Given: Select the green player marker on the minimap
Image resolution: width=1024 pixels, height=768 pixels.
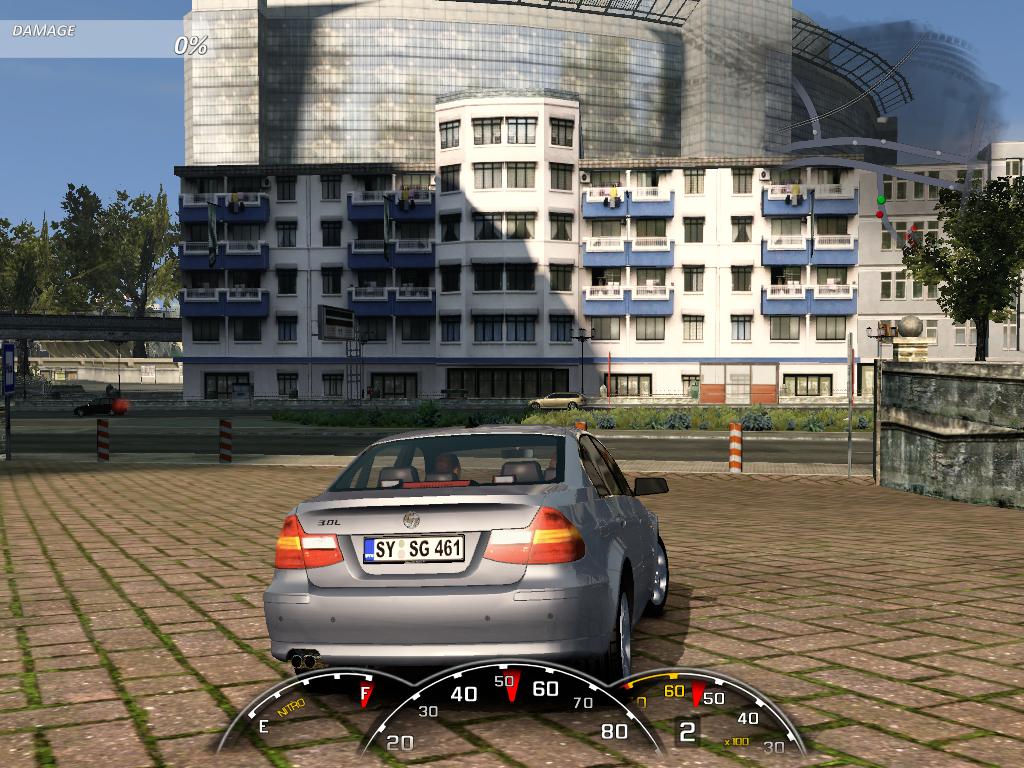Looking at the screenshot, I should coord(881,200).
